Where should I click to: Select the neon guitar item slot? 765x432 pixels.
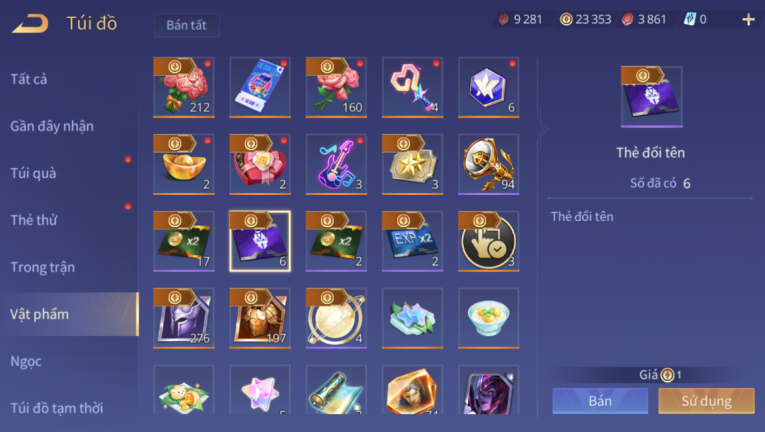point(336,164)
